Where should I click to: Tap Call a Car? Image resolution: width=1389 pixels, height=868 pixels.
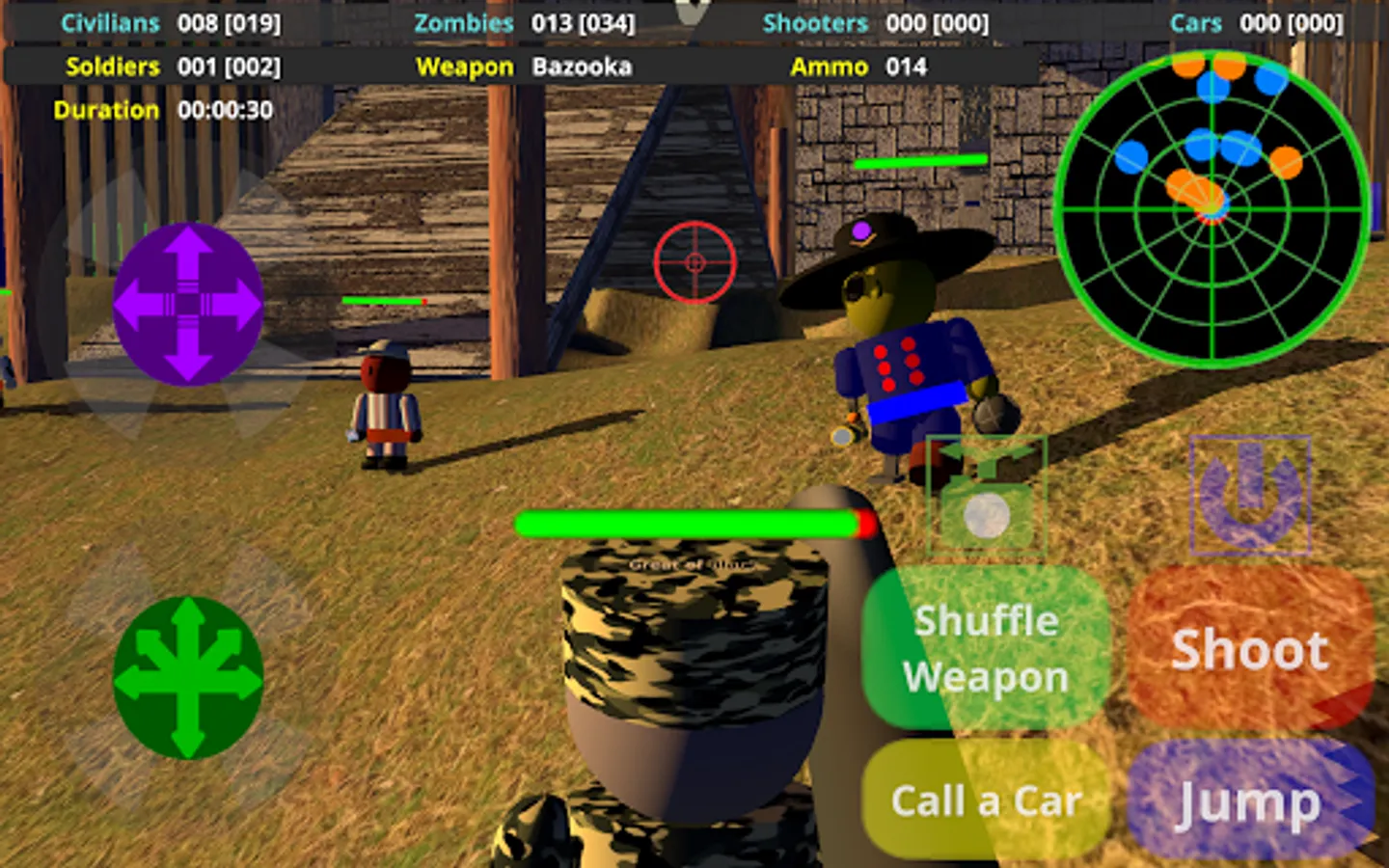(x=986, y=799)
